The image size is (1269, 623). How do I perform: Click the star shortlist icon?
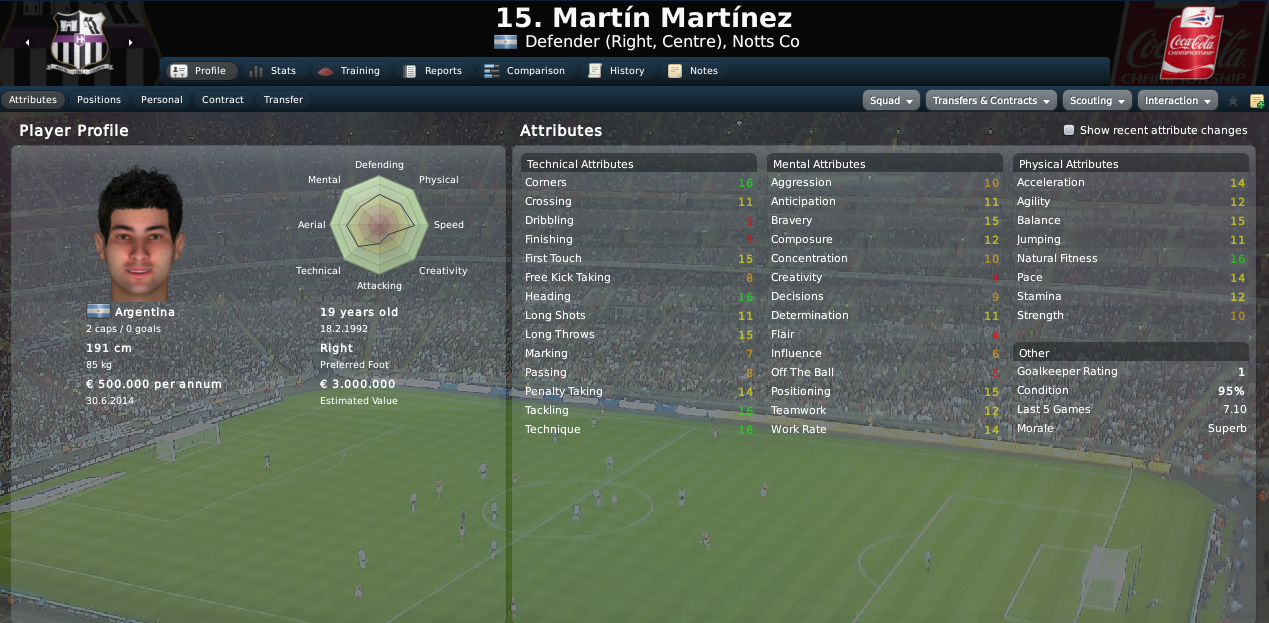[1233, 101]
